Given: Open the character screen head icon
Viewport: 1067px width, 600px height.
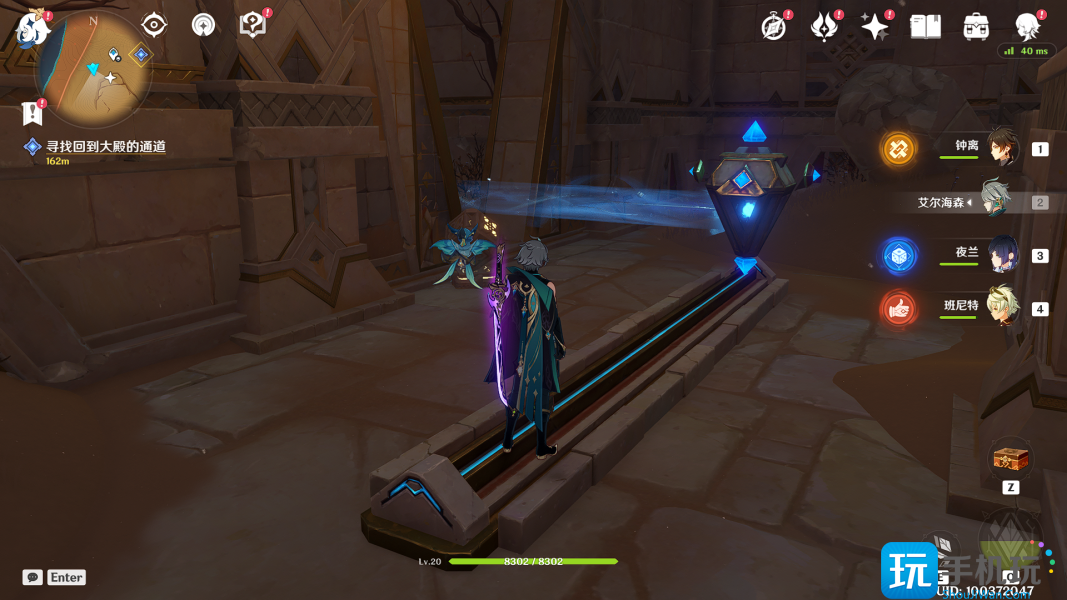Looking at the screenshot, I should [x=1026, y=27].
